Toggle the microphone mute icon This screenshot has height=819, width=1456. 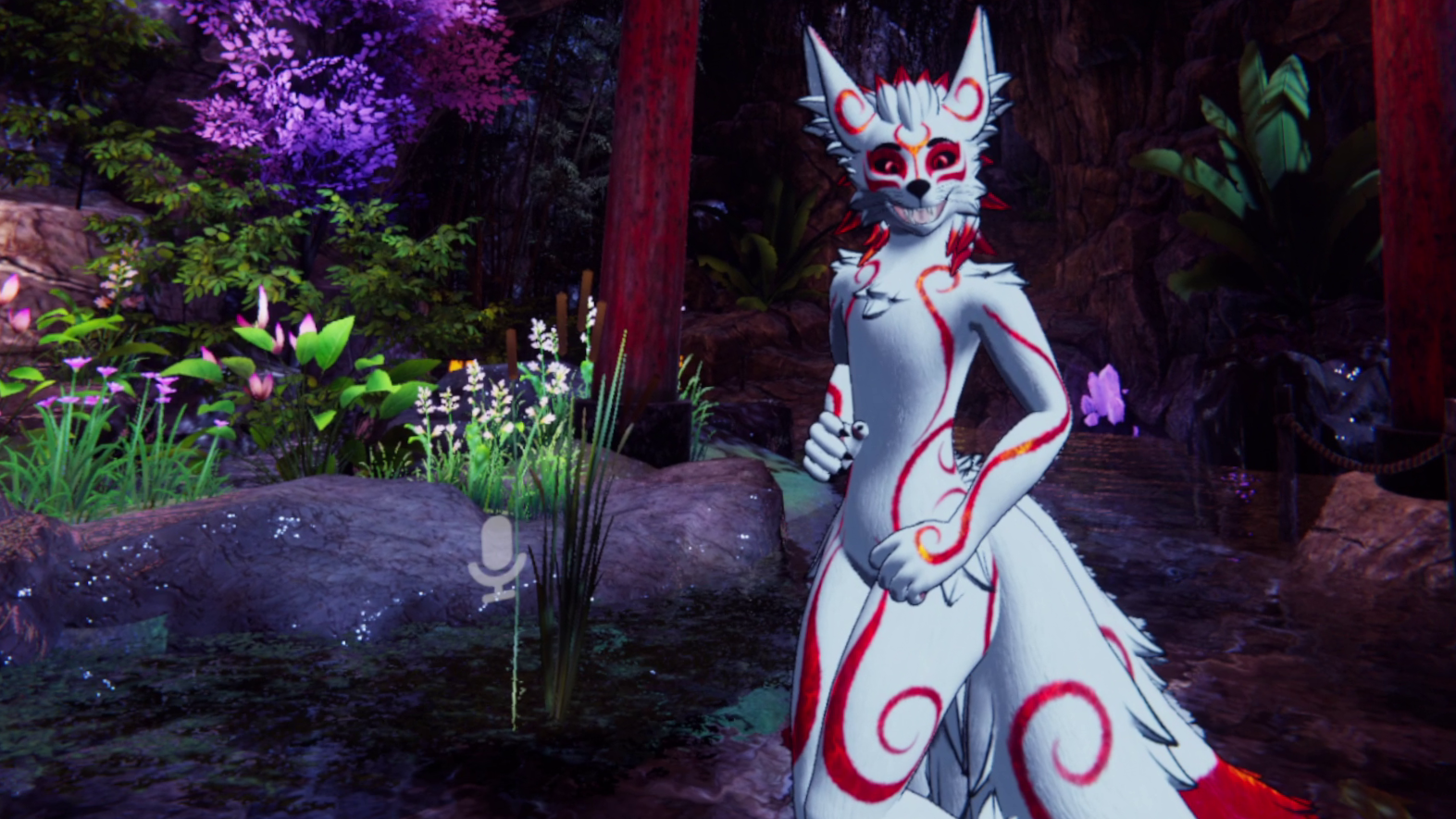pyautogui.click(x=497, y=557)
